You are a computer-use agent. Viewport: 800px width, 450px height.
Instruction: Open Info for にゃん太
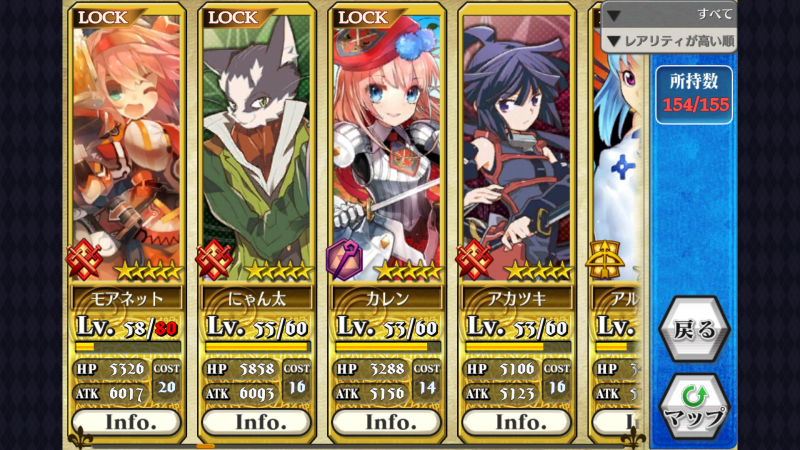257,422
